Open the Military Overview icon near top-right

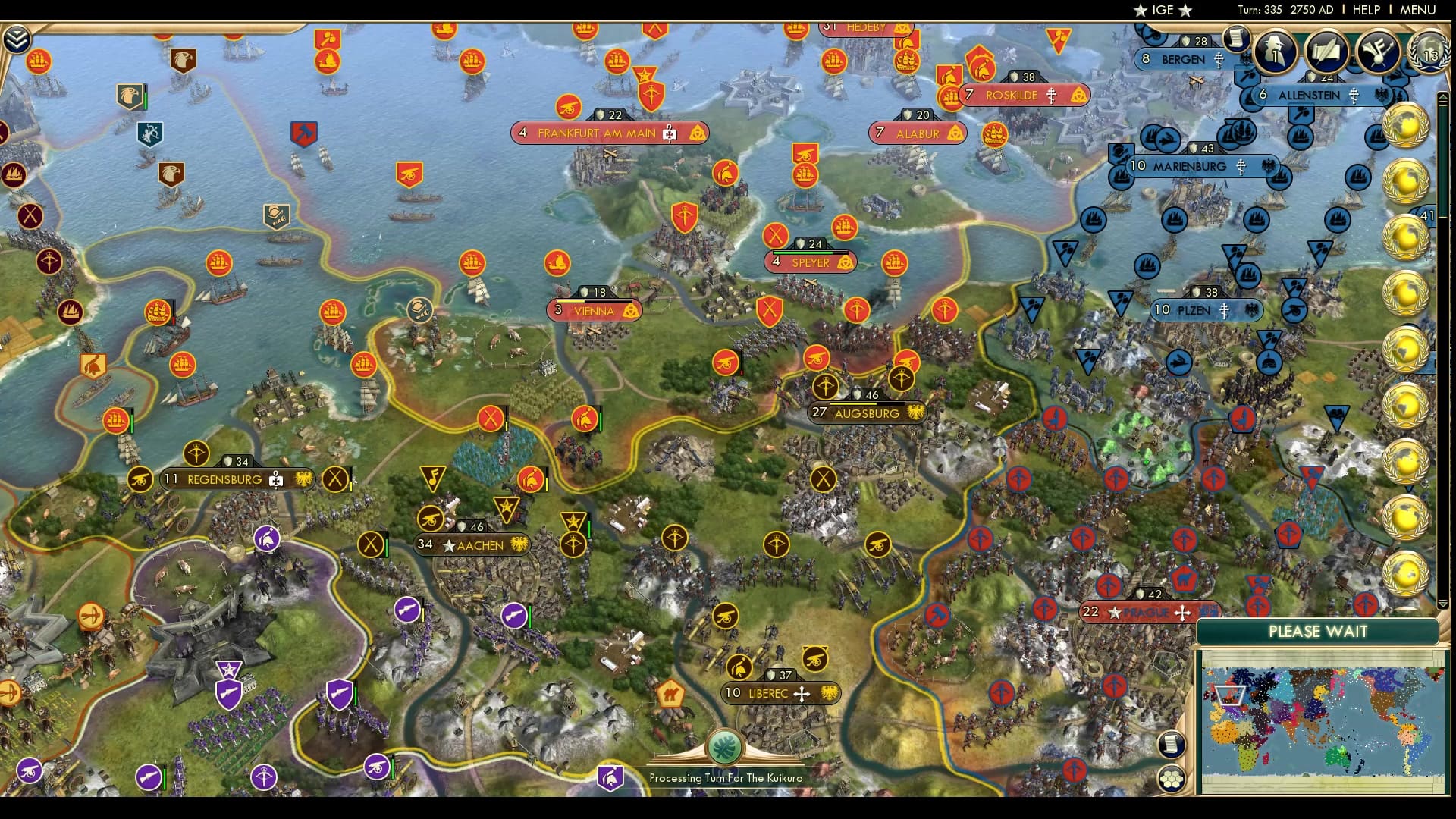[x=1377, y=51]
